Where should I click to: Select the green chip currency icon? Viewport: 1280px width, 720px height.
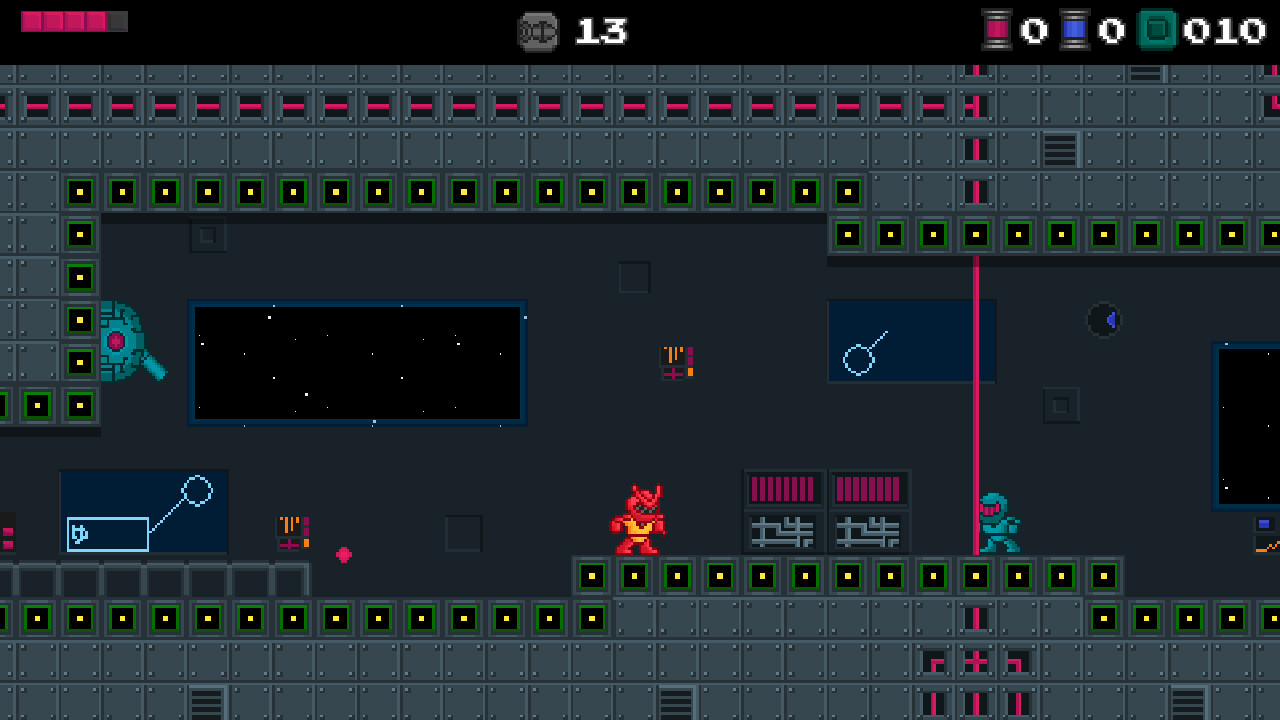pyautogui.click(x=1157, y=30)
